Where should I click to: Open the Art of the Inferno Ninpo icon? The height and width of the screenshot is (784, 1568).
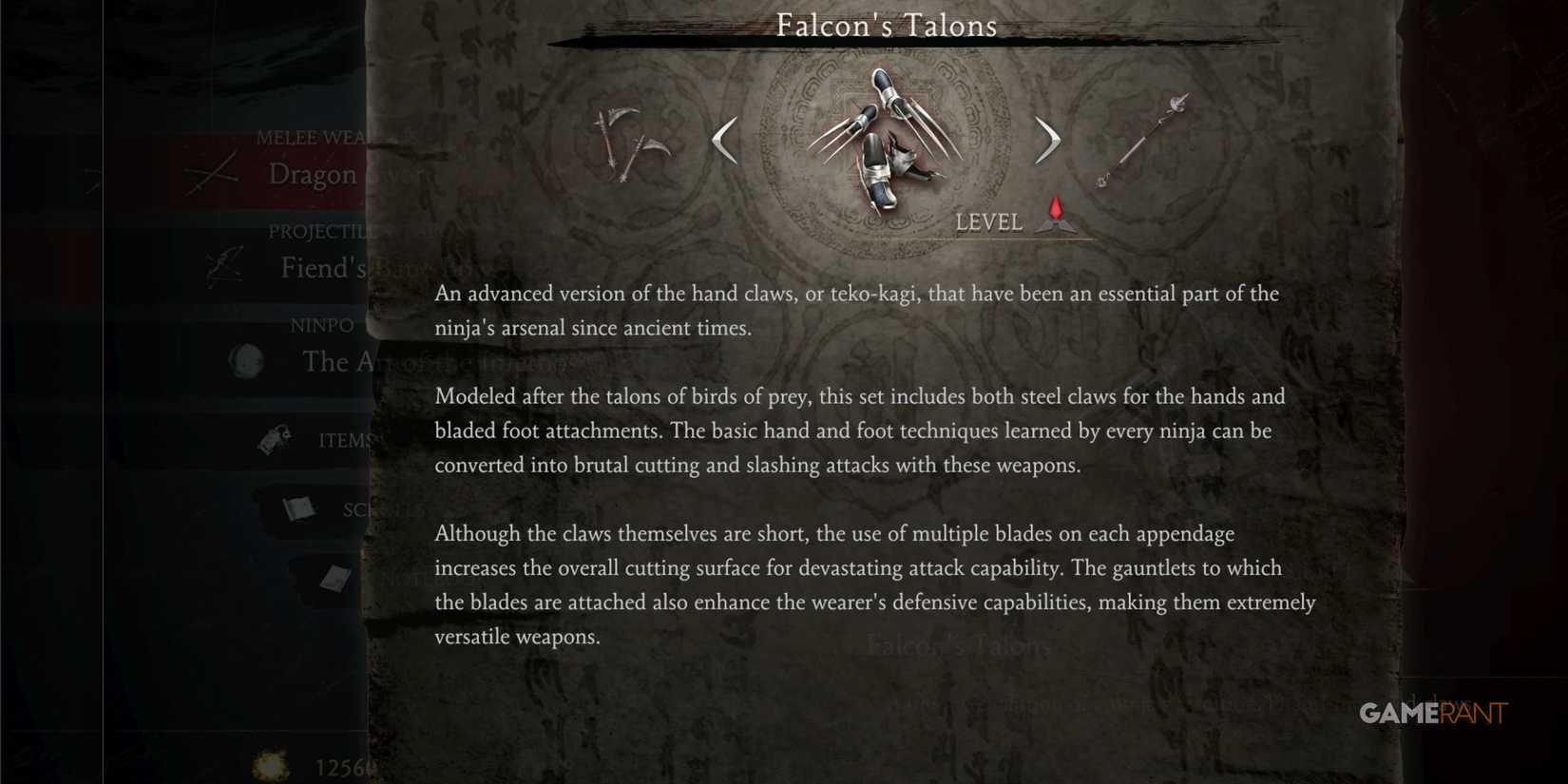246,361
